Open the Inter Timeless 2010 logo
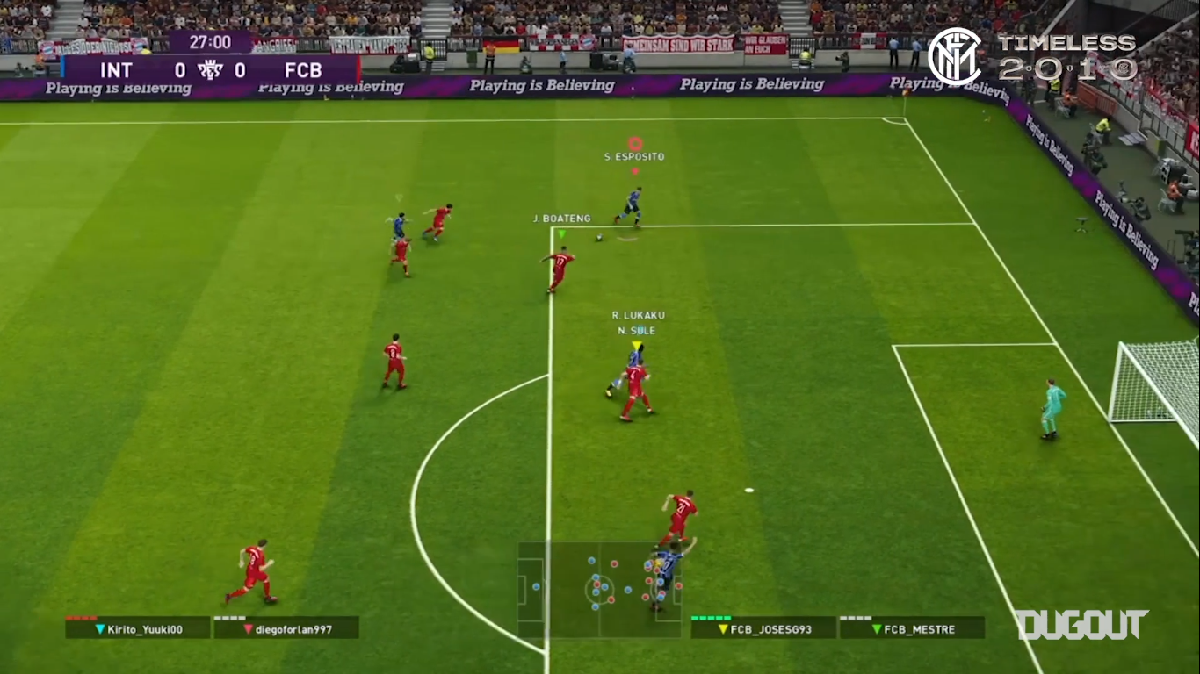1200x674 pixels. click(1032, 57)
